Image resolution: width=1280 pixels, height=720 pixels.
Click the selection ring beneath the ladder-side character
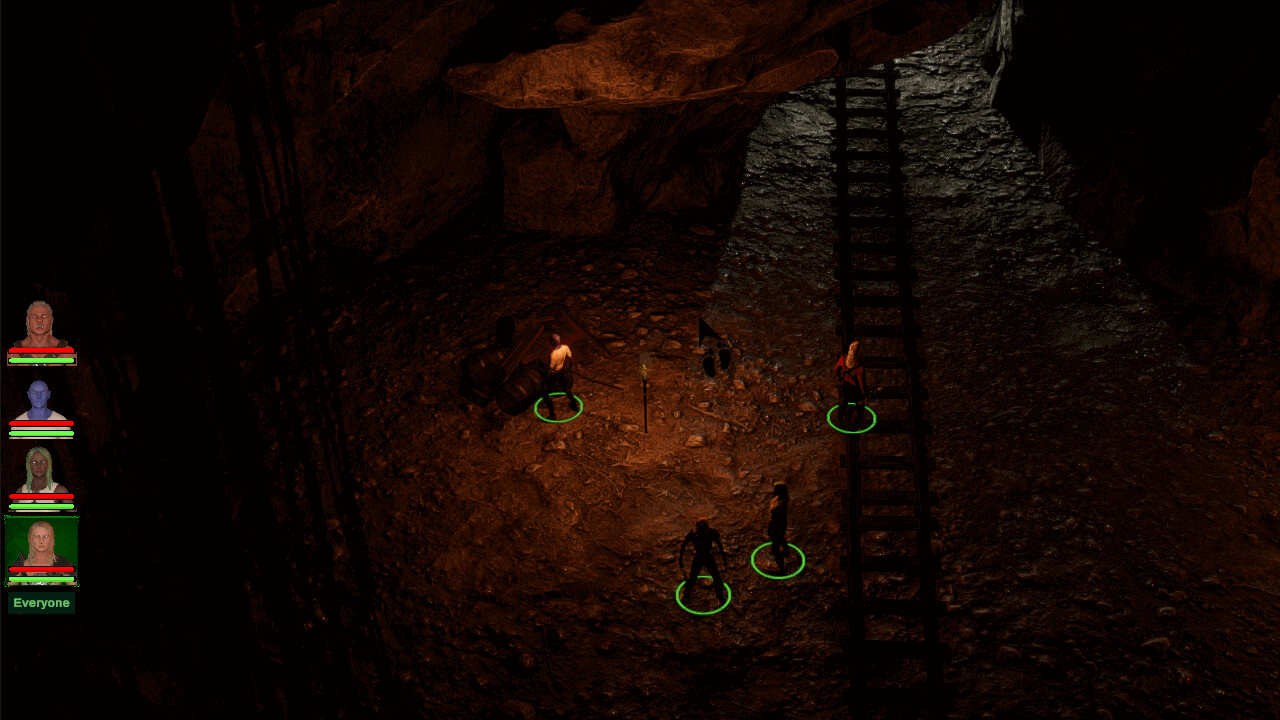[x=852, y=420]
